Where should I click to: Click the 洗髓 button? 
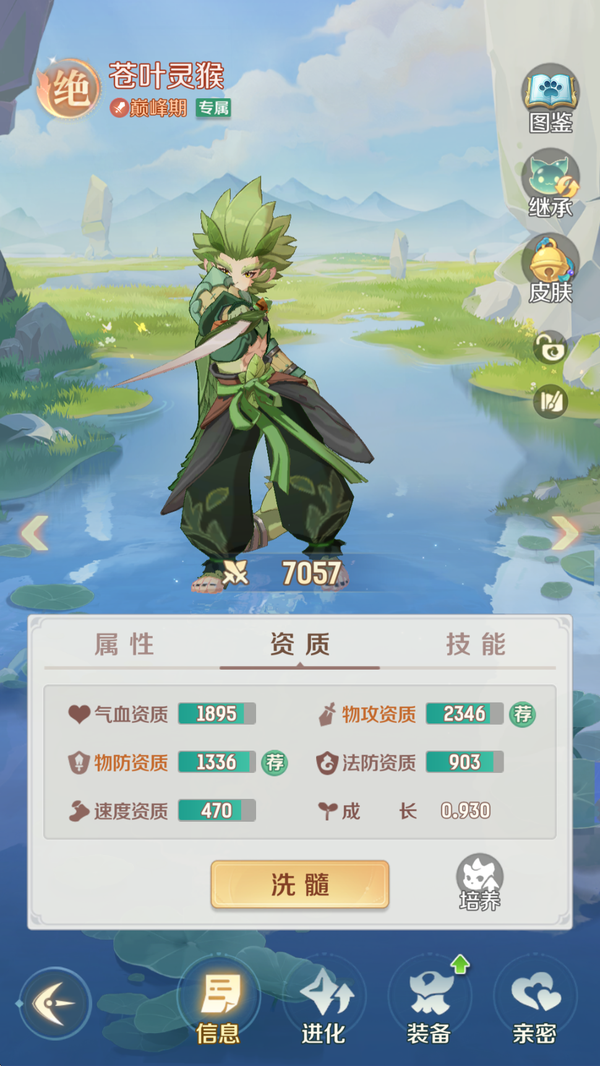pyautogui.click(x=300, y=884)
